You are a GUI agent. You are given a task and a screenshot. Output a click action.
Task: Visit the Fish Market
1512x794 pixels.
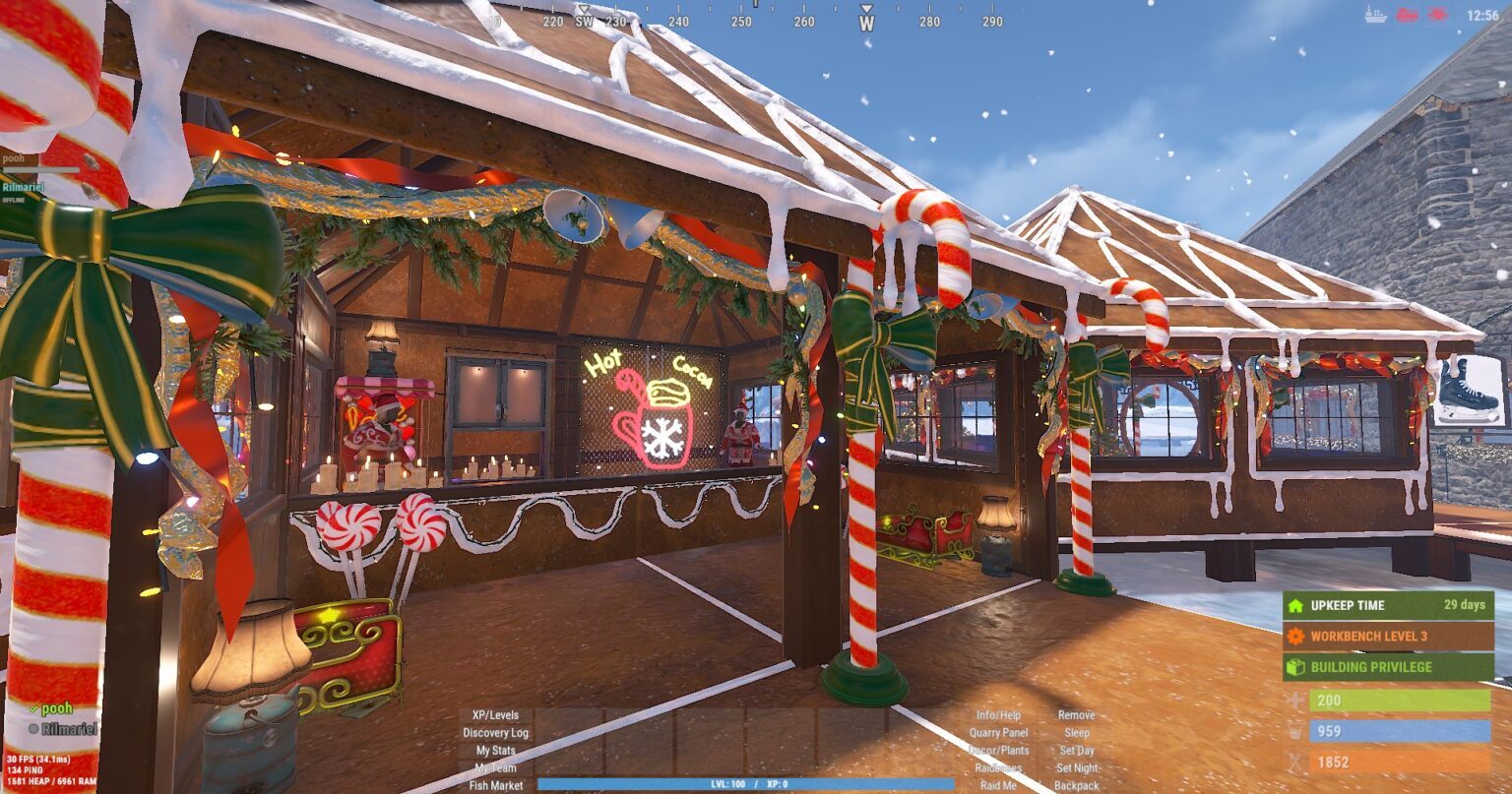tap(495, 785)
